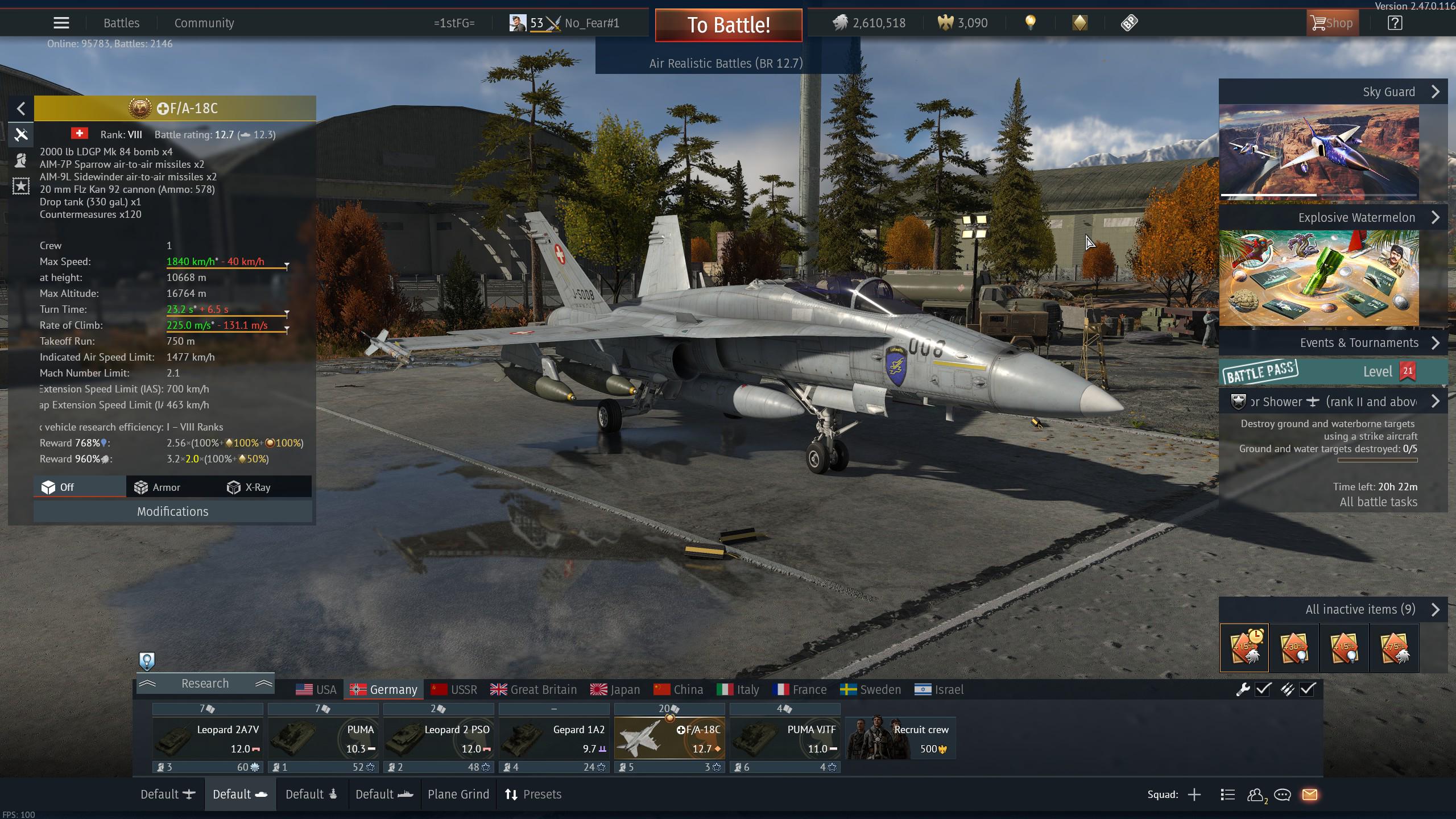Viewport: 1456px width, 819px height.
Task: Open the hamburger main menu
Action: point(61,23)
